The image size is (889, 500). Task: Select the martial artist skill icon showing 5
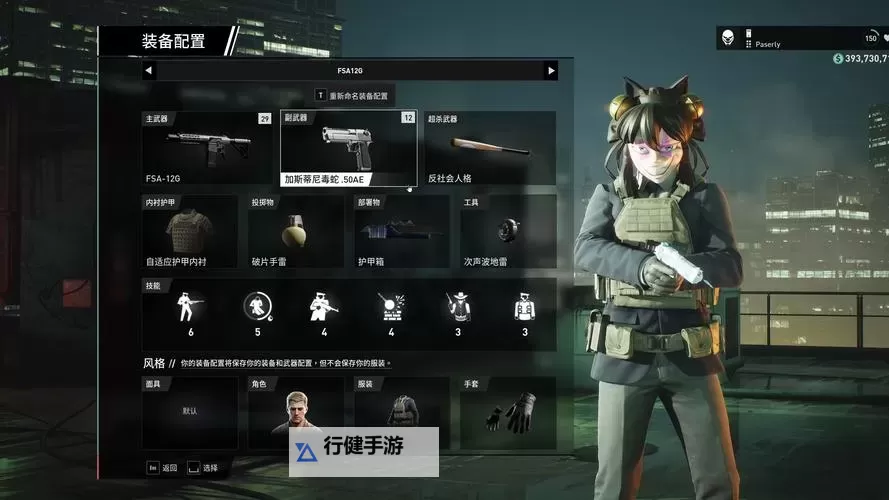point(257,313)
